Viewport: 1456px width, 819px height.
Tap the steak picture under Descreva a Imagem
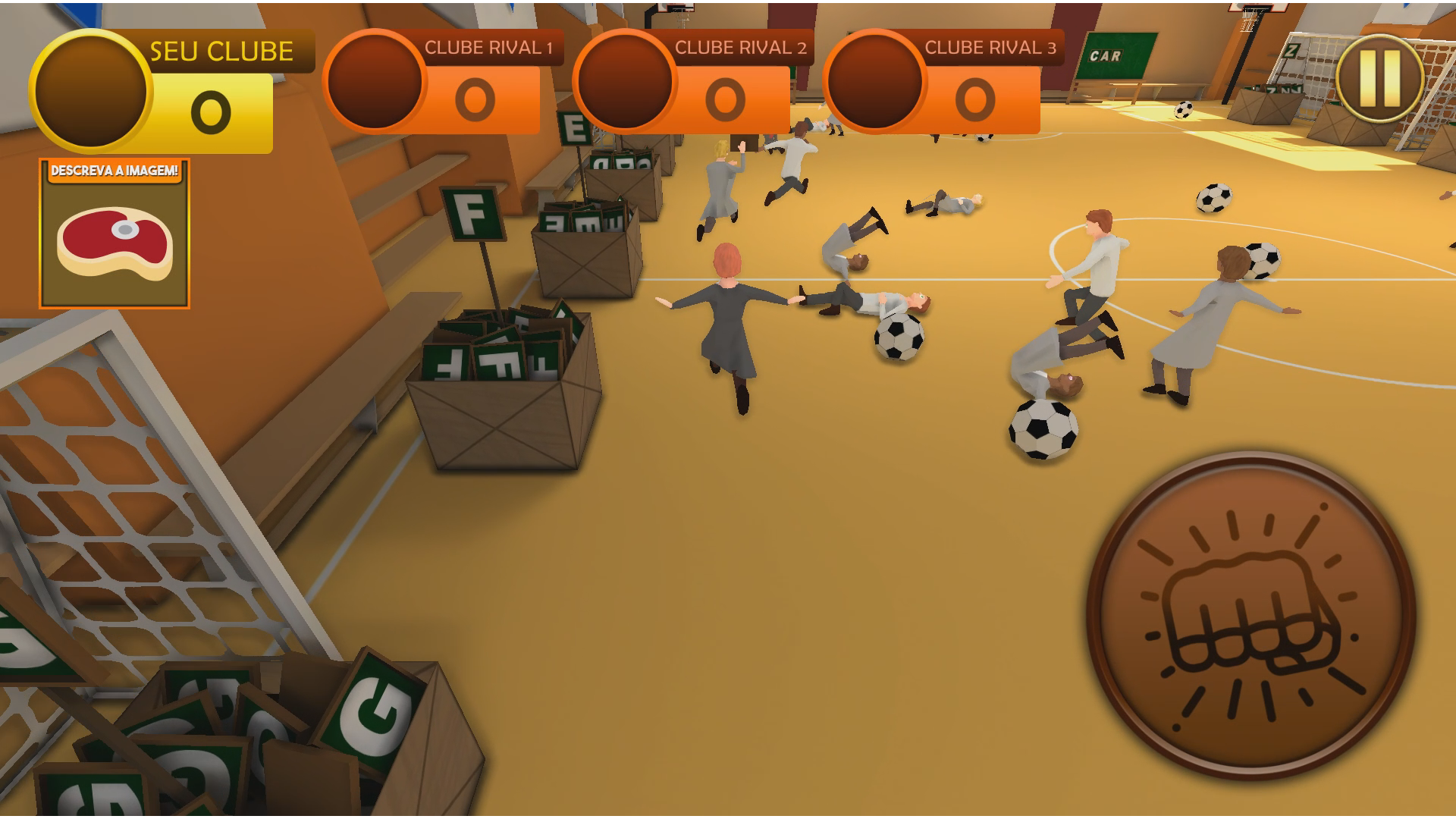tap(114, 243)
